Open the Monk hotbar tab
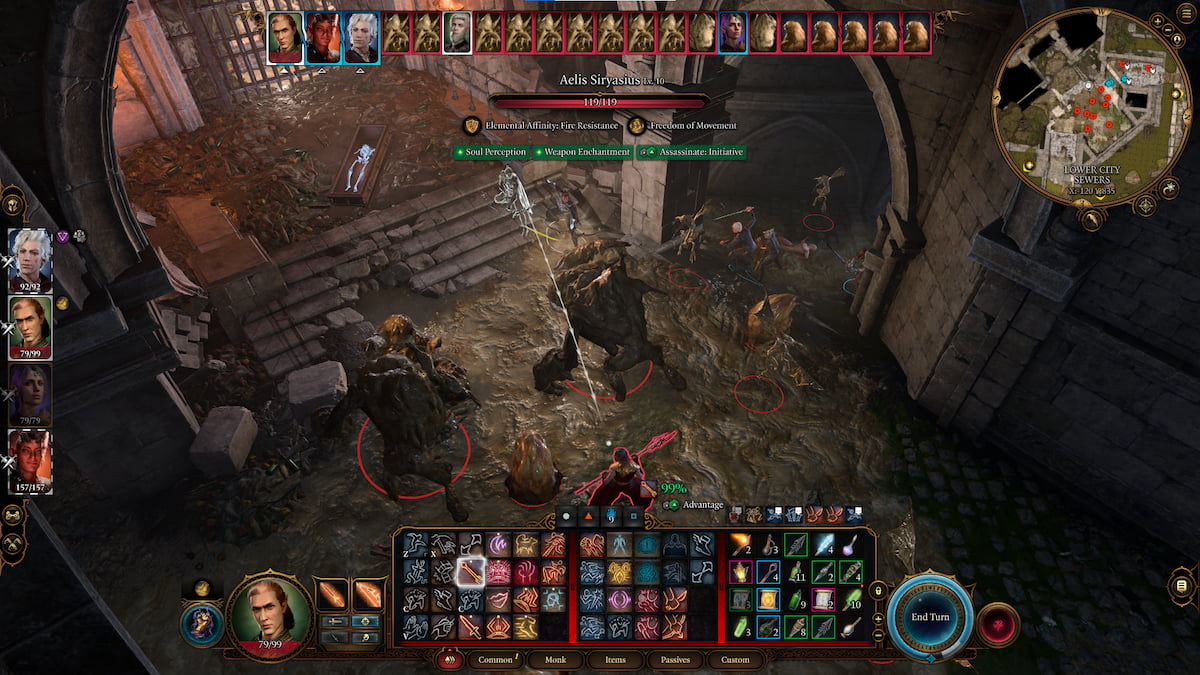1200x675 pixels. coord(555,660)
